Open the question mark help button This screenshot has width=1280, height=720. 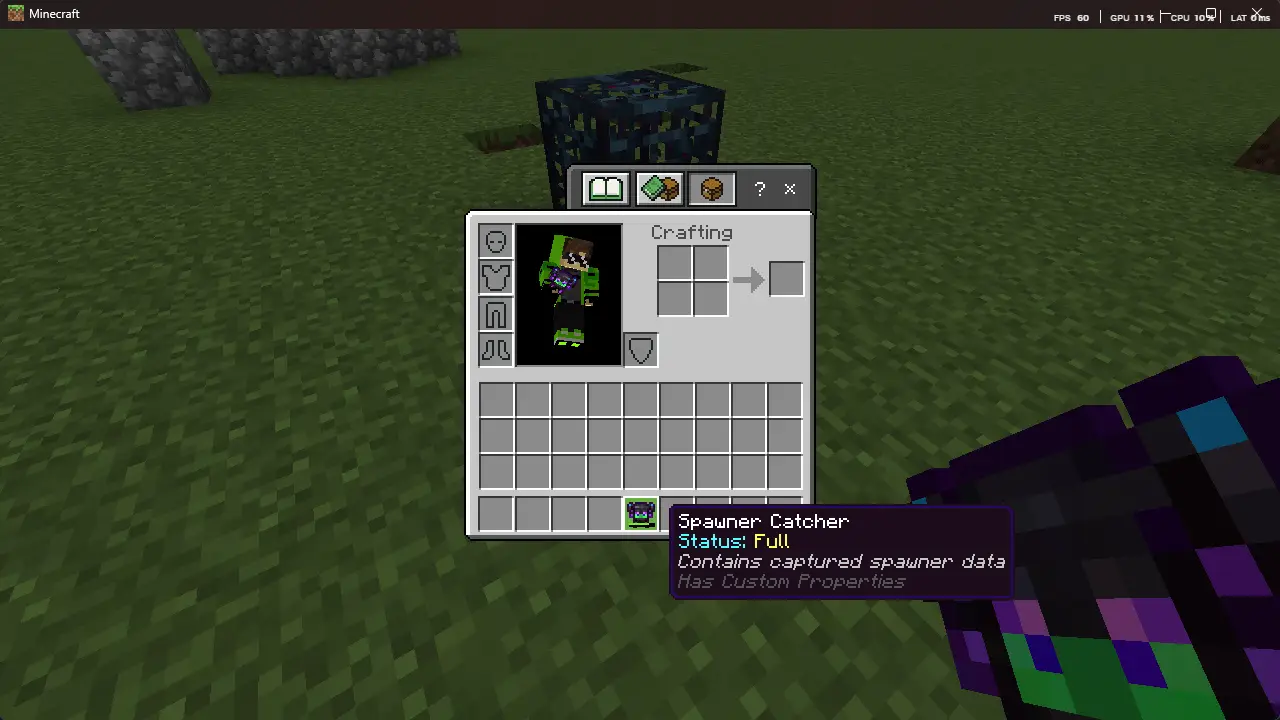(x=760, y=188)
